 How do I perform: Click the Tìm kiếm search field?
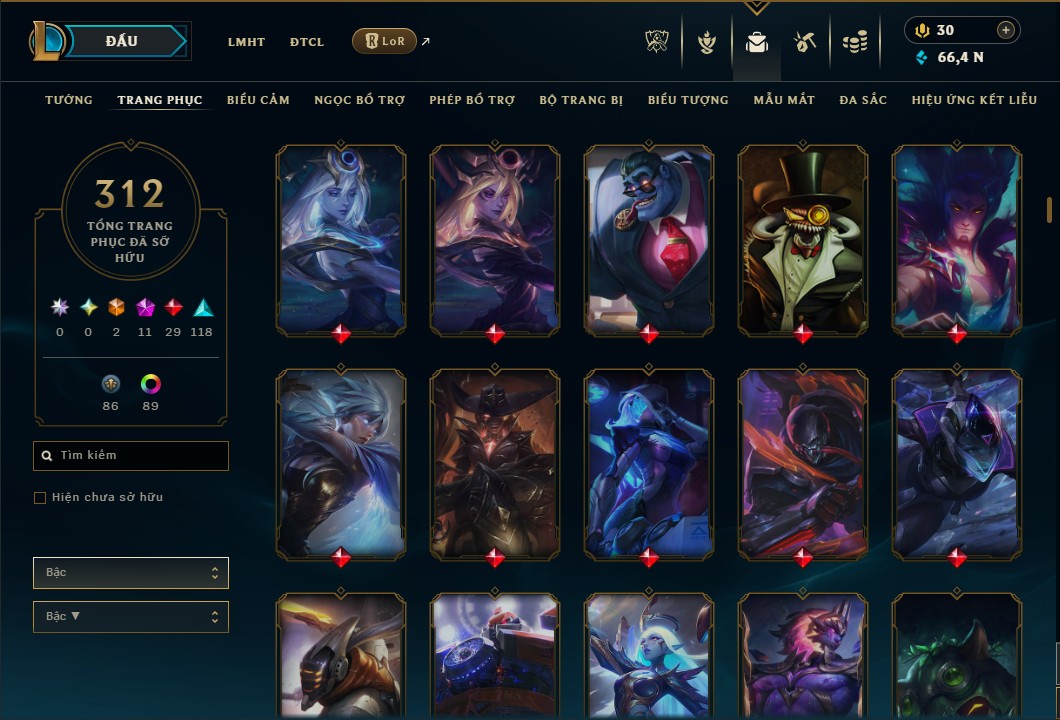click(131, 456)
